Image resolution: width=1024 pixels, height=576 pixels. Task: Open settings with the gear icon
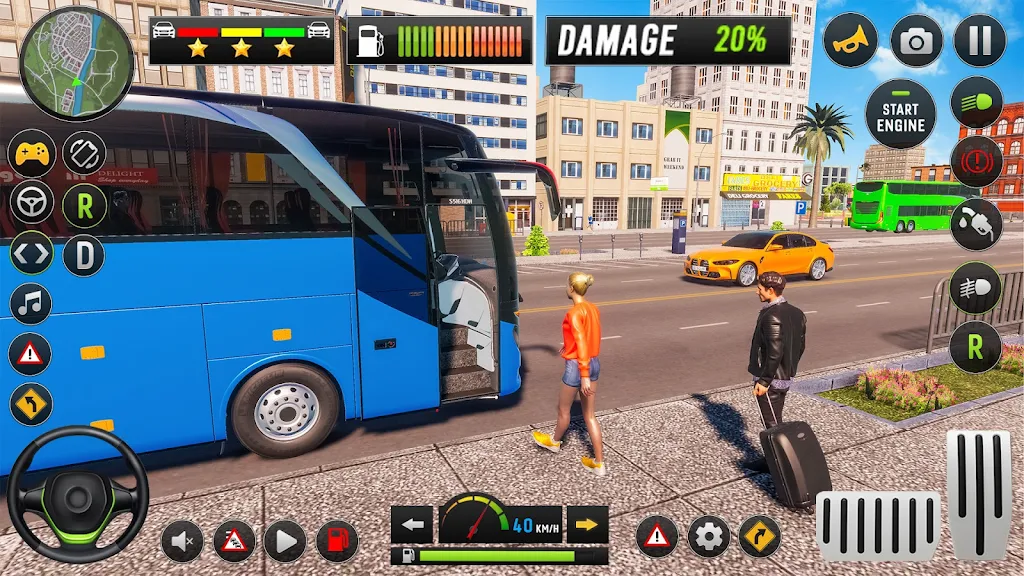(708, 537)
